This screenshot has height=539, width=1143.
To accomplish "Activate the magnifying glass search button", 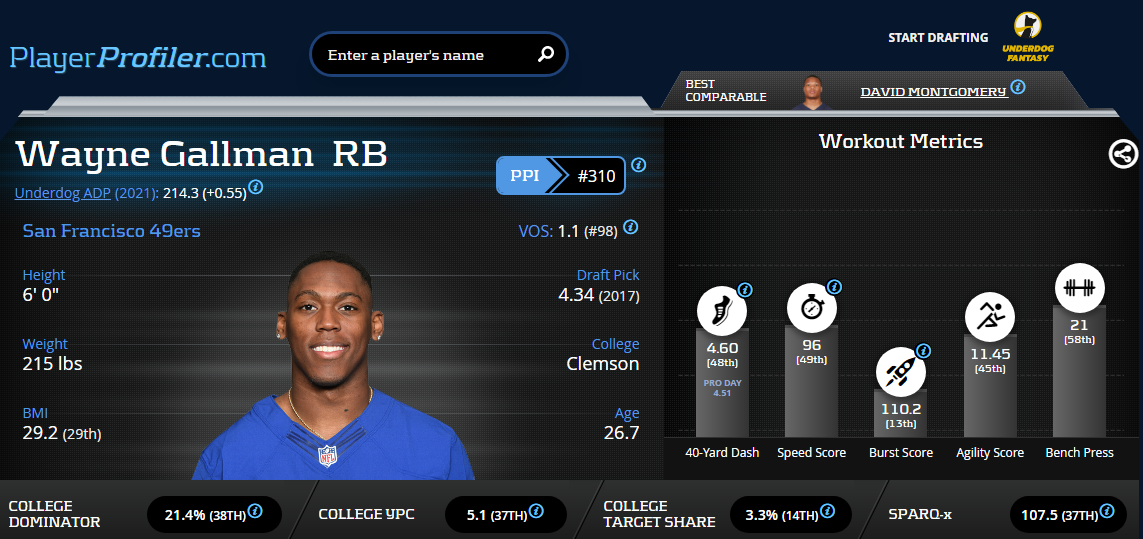I will click(546, 55).
